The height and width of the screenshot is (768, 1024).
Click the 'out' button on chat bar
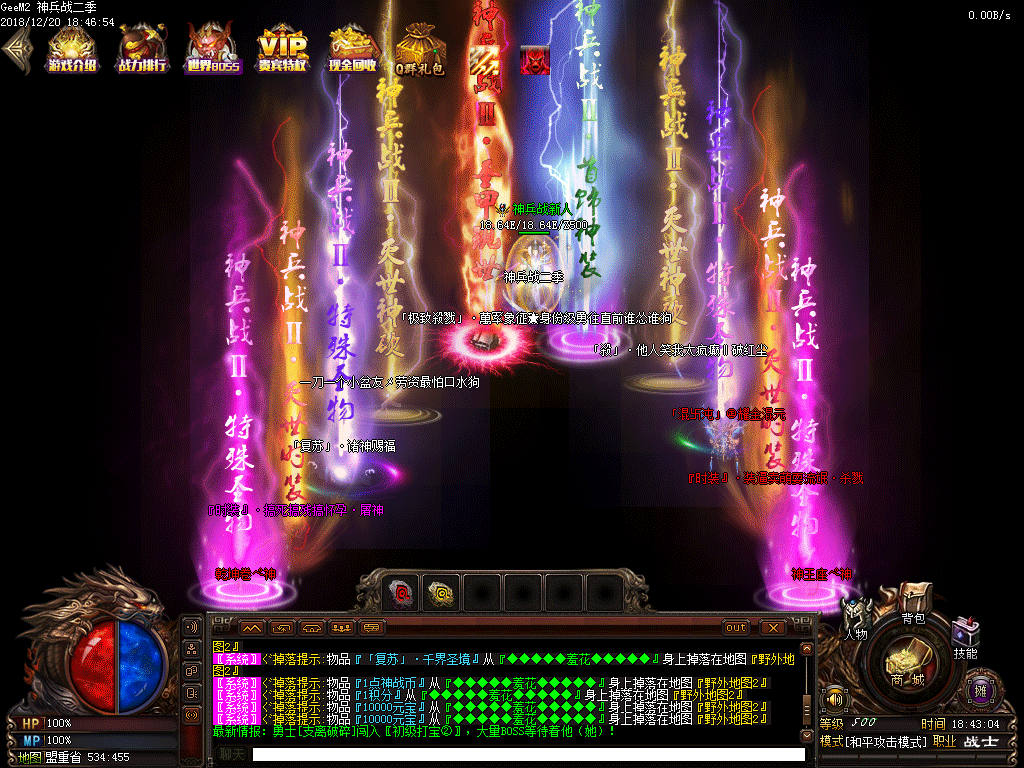pyautogui.click(x=736, y=627)
